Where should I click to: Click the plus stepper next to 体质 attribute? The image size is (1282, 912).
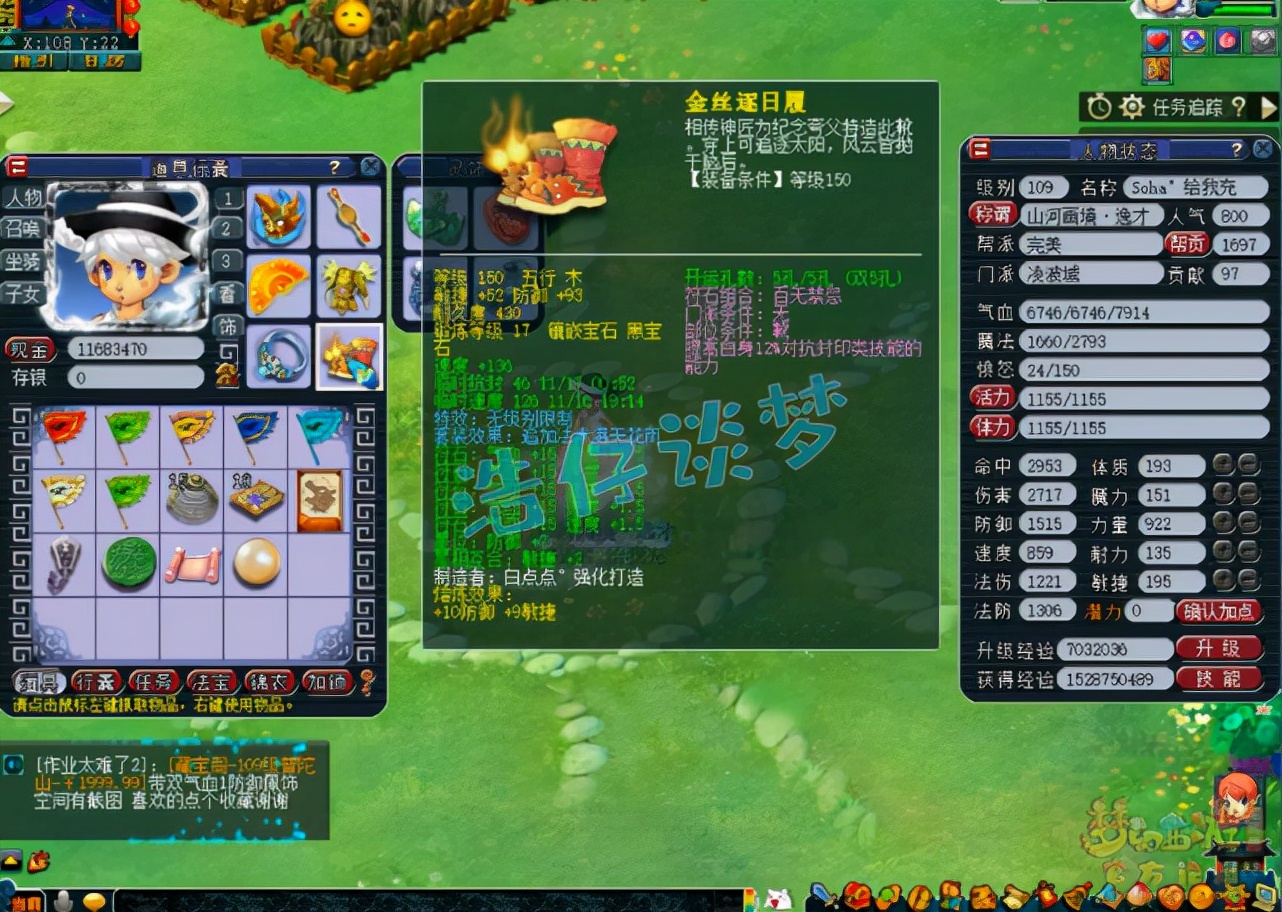coord(1222,463)
